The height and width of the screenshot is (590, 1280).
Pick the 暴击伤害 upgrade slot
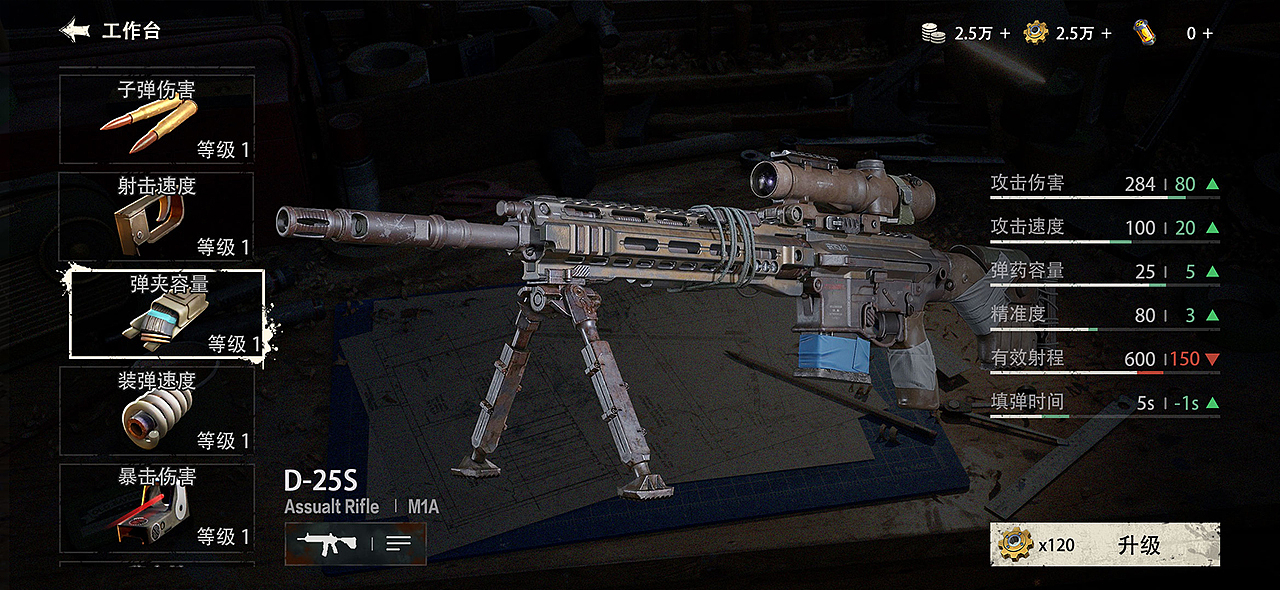coord(157,507)
